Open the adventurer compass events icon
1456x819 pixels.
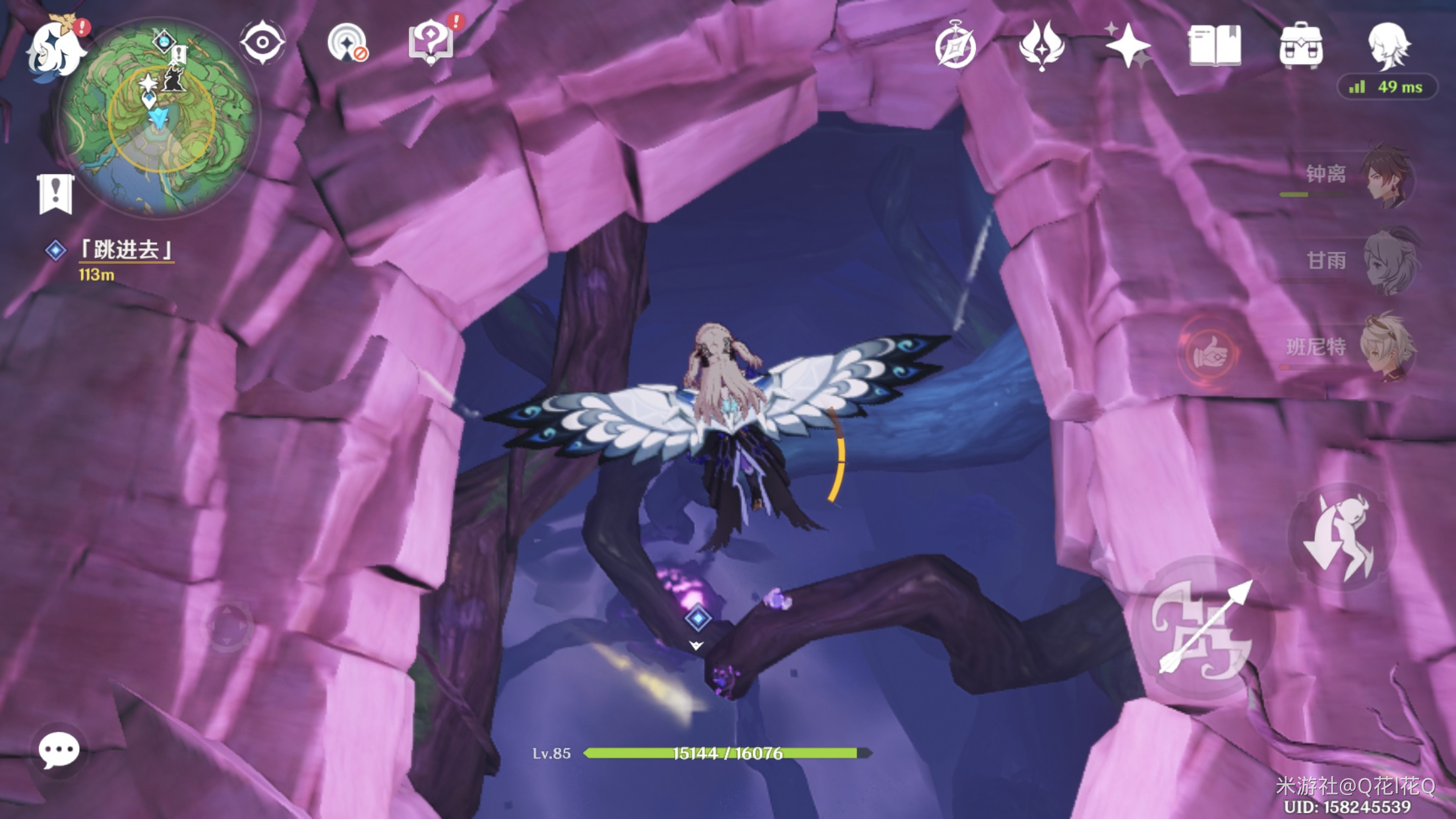click(956, 45)
